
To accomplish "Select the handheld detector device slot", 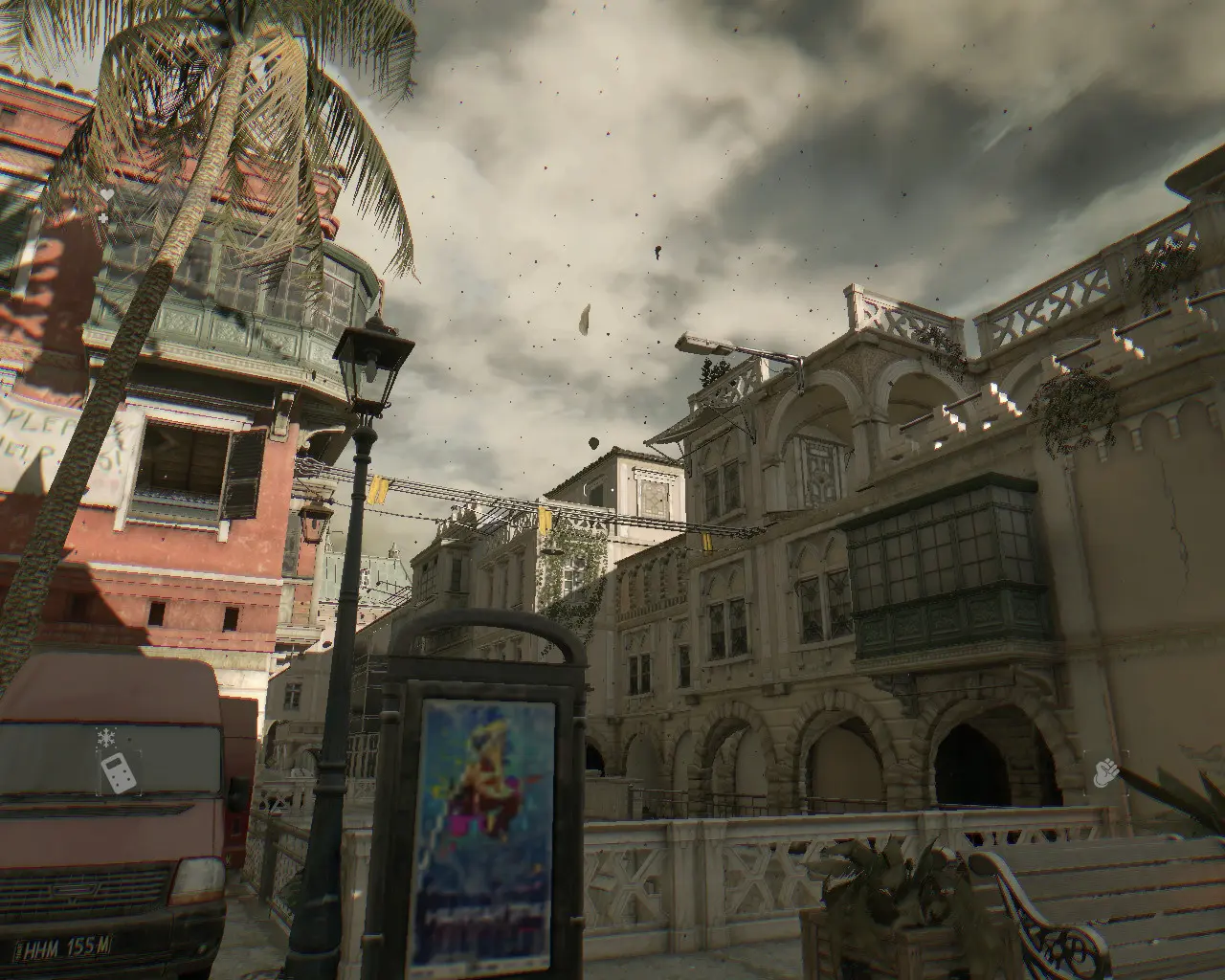I will point(120,771).
